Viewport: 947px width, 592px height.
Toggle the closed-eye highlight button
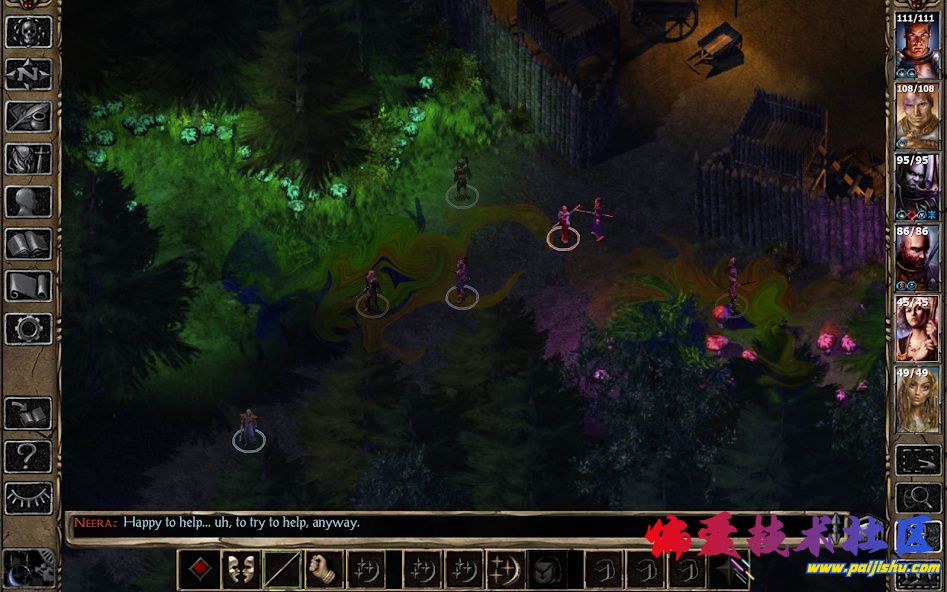(x=28, y=498)
